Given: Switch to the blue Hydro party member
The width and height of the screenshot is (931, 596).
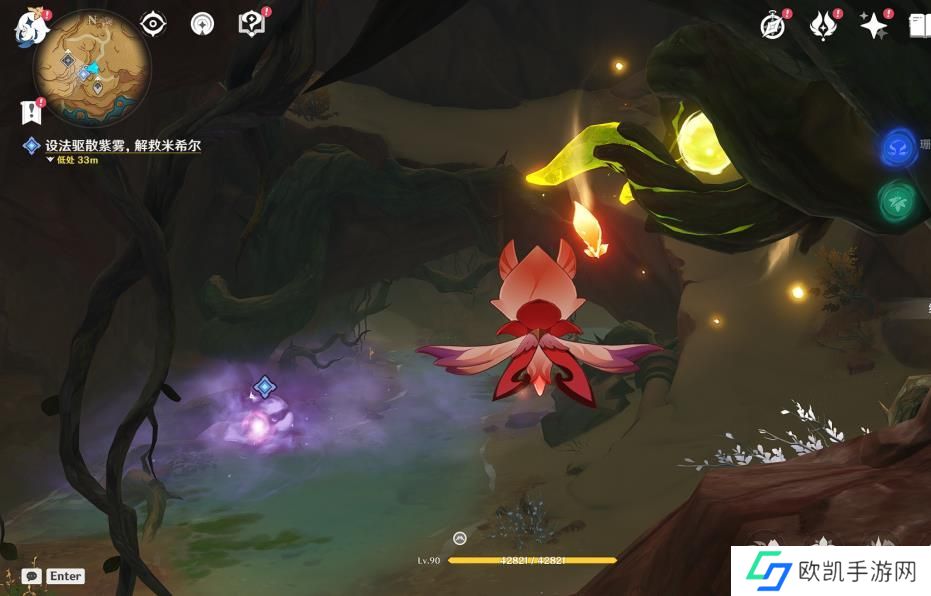Looking at the screenshot, I should [899, 148].
